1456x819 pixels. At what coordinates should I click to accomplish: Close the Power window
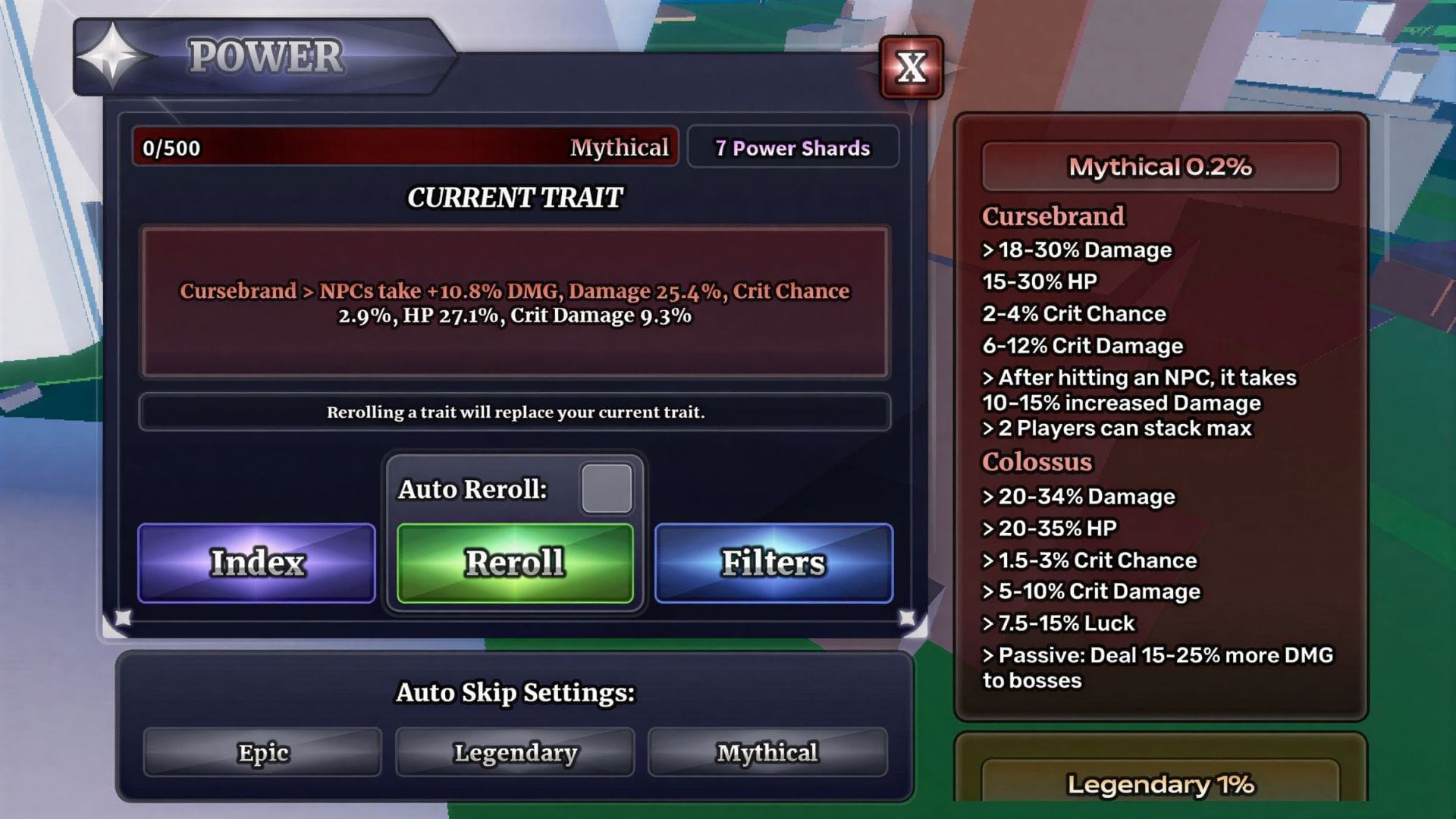pyautogui.click(x=911, y=68)
